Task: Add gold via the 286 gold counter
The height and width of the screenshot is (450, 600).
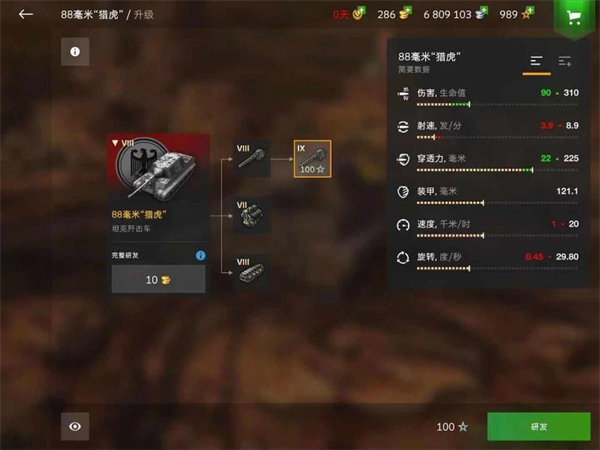Action: point(393,14)
